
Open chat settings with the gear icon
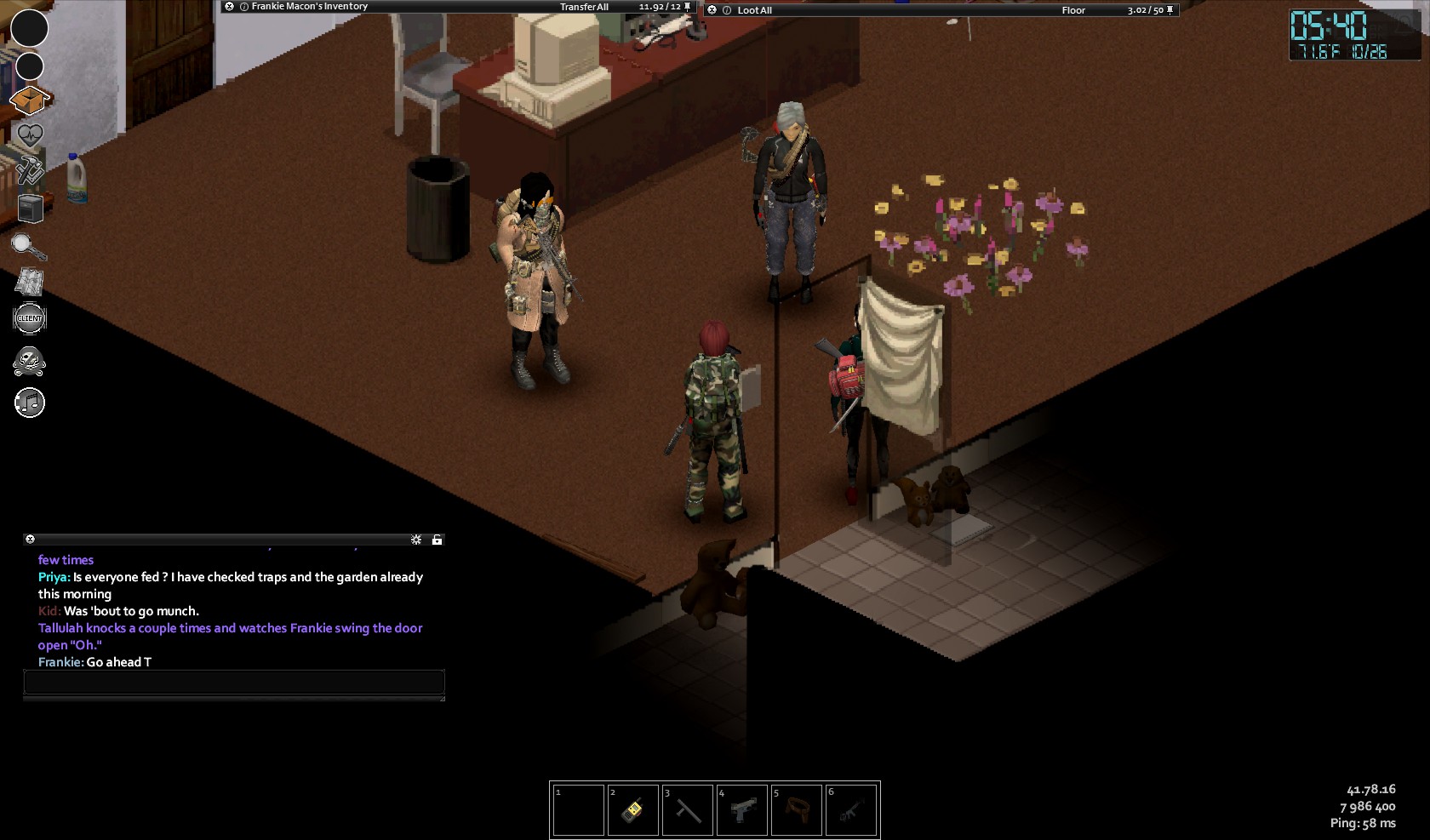click(x=416, y=540)
